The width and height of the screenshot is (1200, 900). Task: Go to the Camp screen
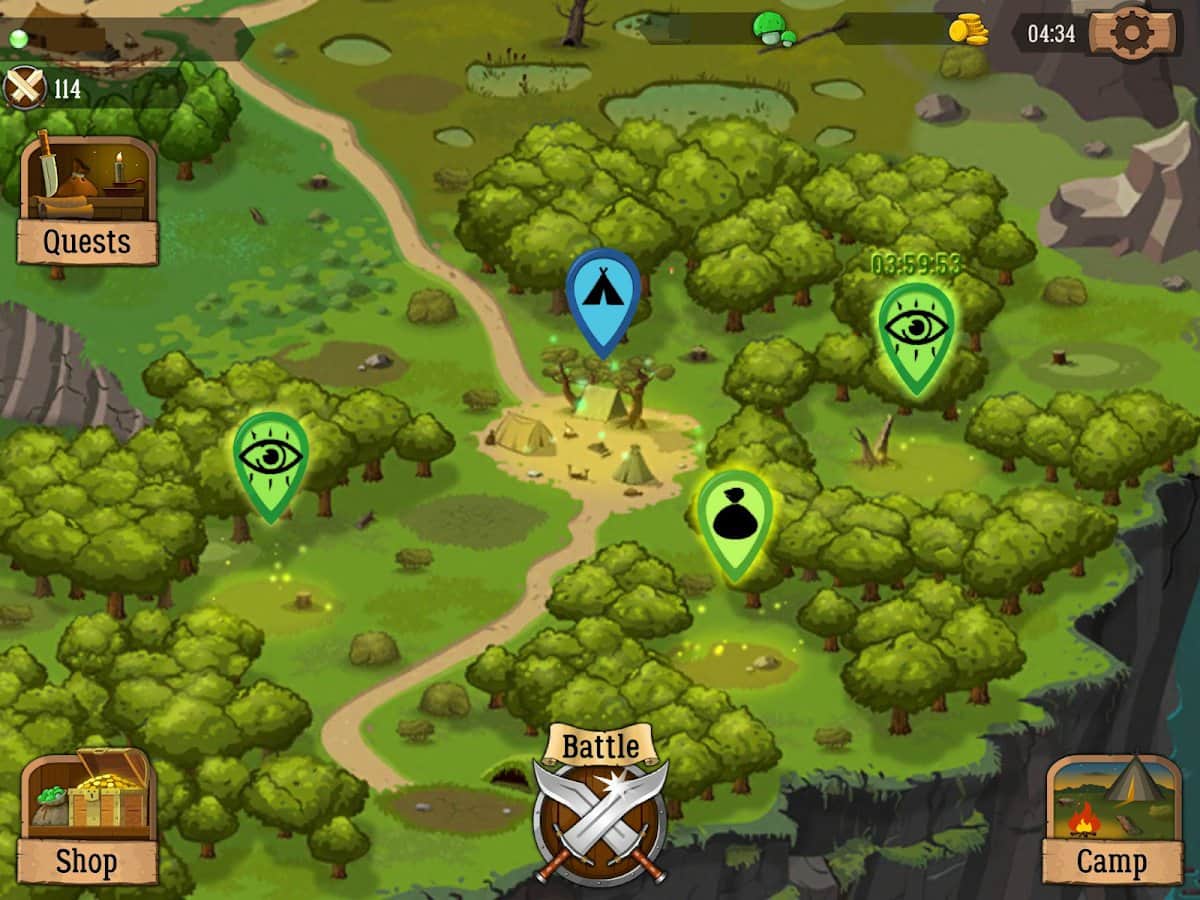(1111, 818)
